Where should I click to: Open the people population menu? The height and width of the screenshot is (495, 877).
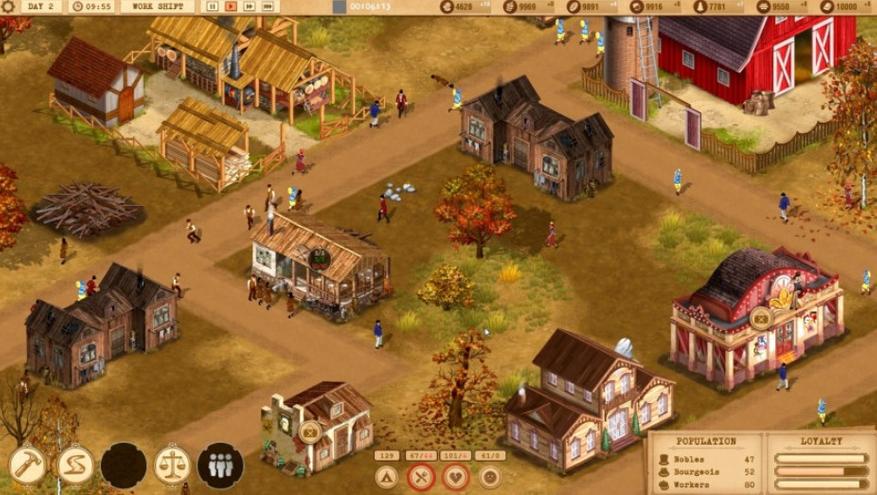click(220, 465)
